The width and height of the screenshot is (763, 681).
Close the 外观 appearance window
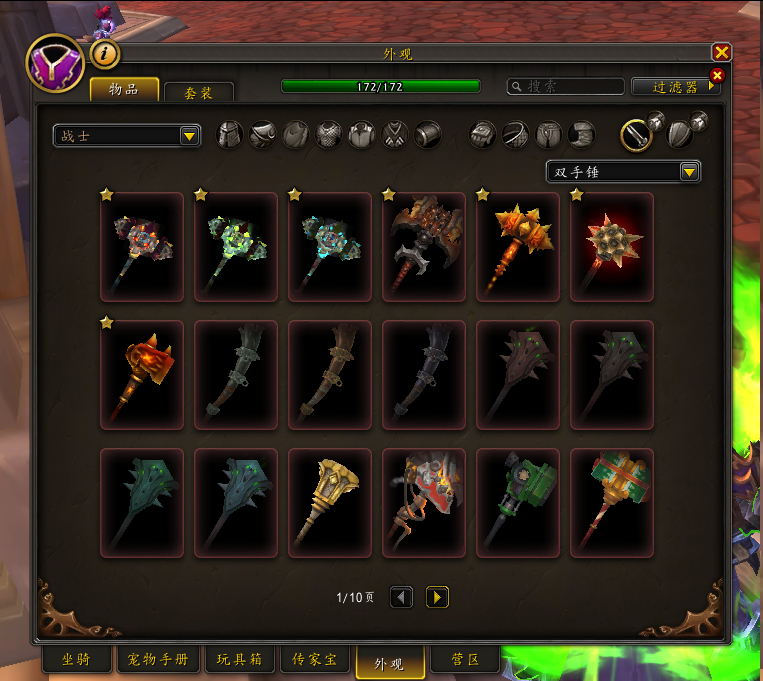tap(721, 53)
